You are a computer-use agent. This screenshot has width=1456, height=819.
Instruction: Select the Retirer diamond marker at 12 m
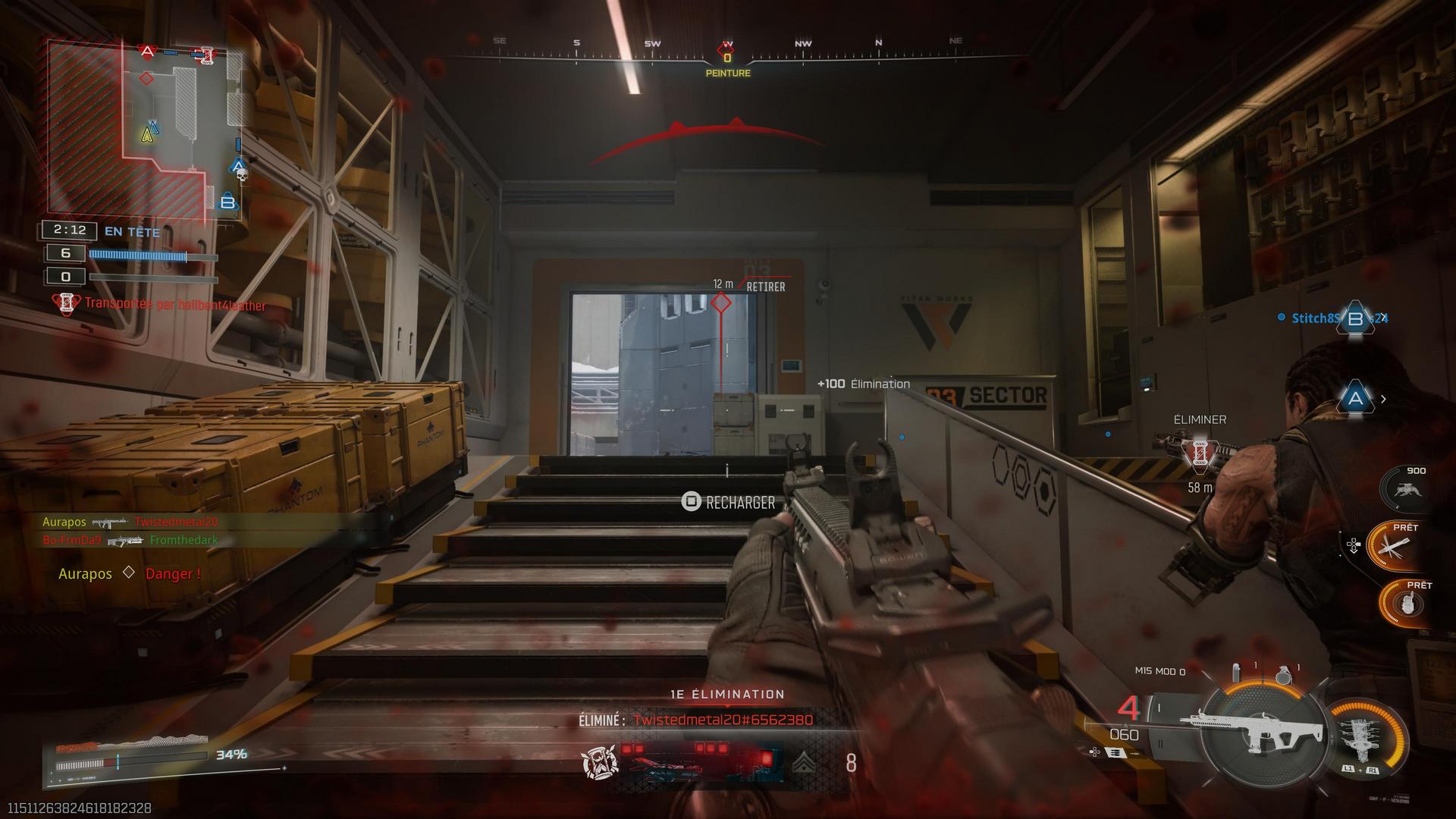pyautogui.click(x=720, y=303)
